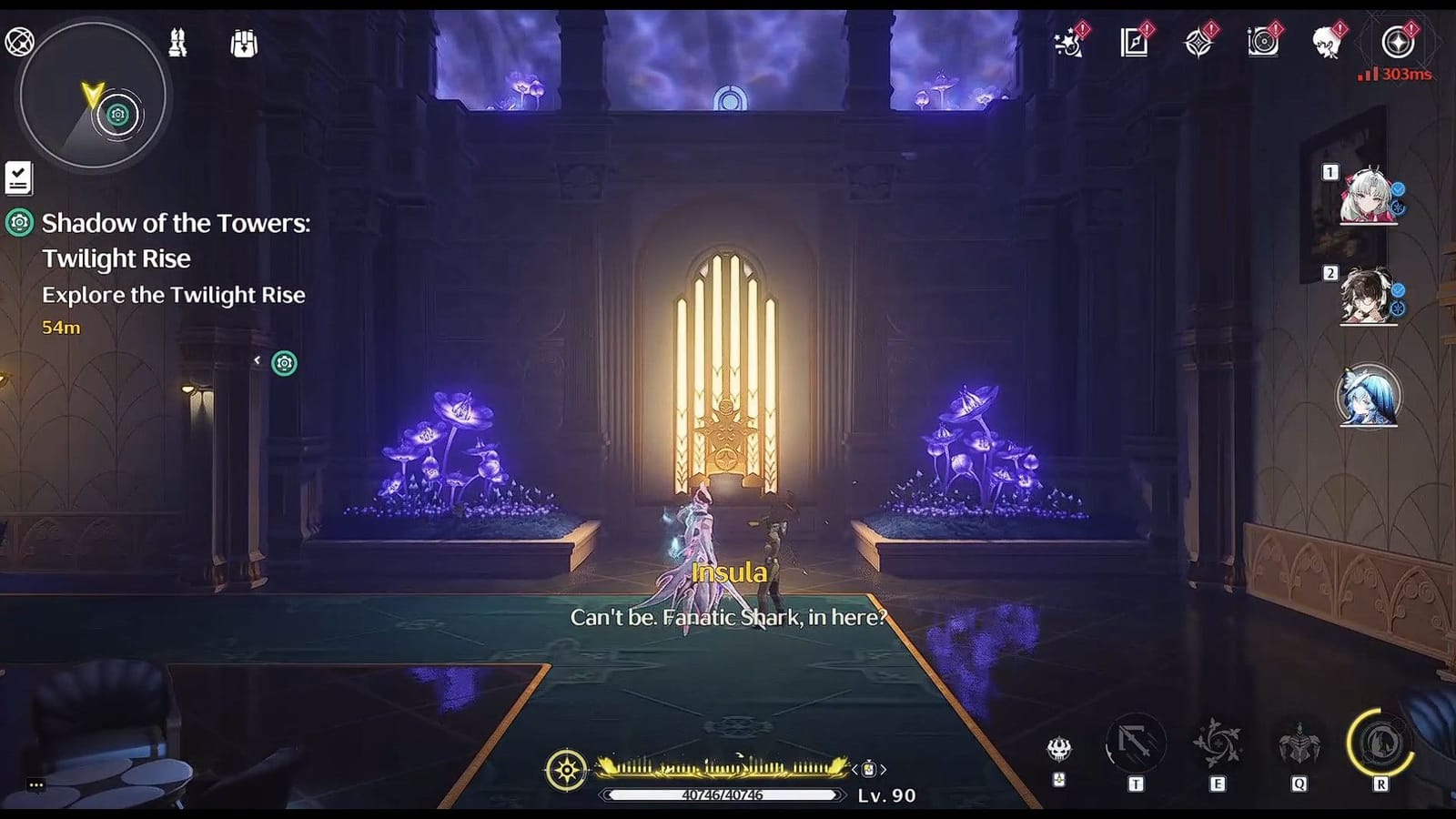1456x819 pixels.
Task: Click the quest title Shadow of the Towers
Action: click(x=176, y=223)
